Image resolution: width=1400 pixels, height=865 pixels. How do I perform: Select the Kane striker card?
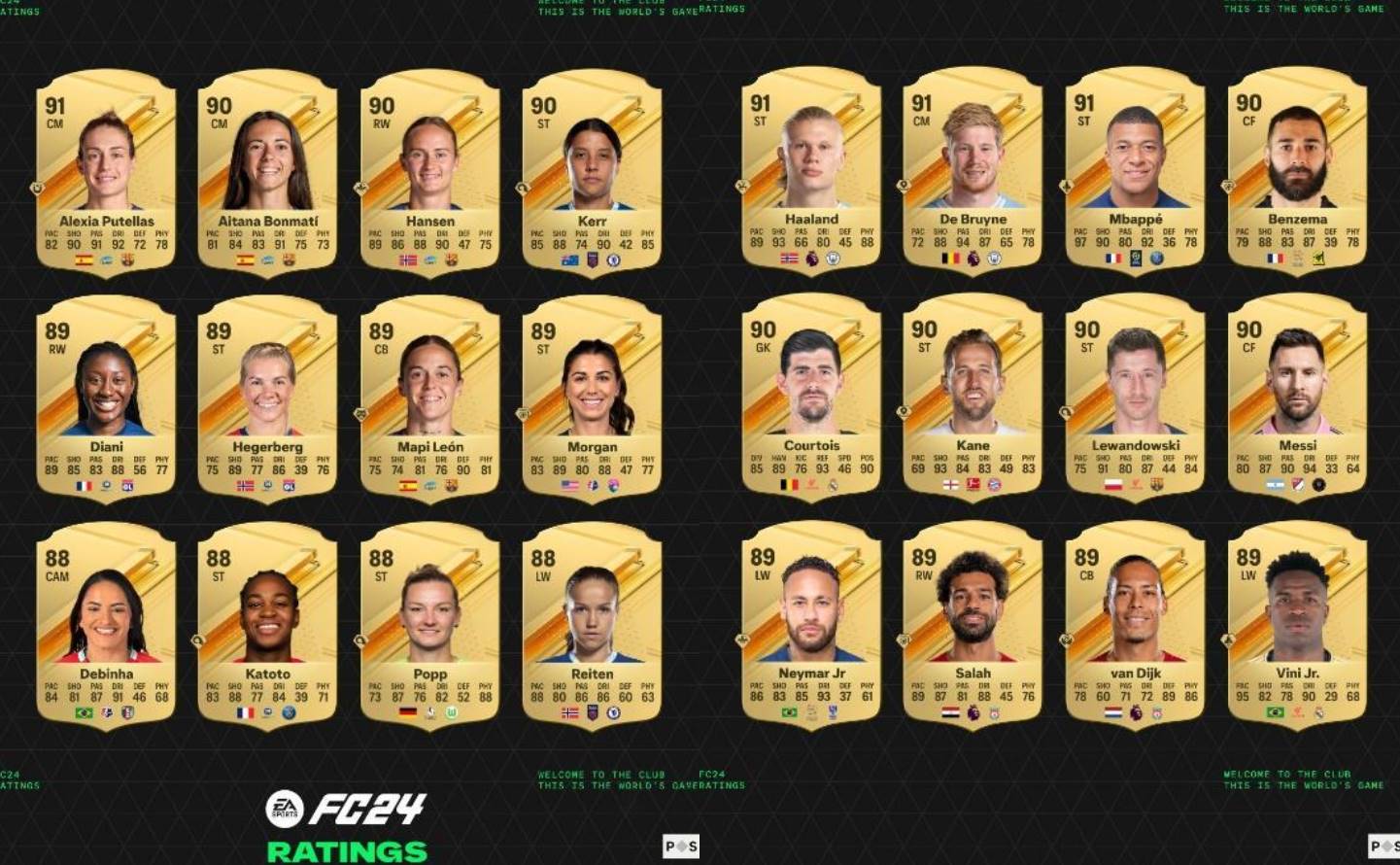click(x=973, y=398)
